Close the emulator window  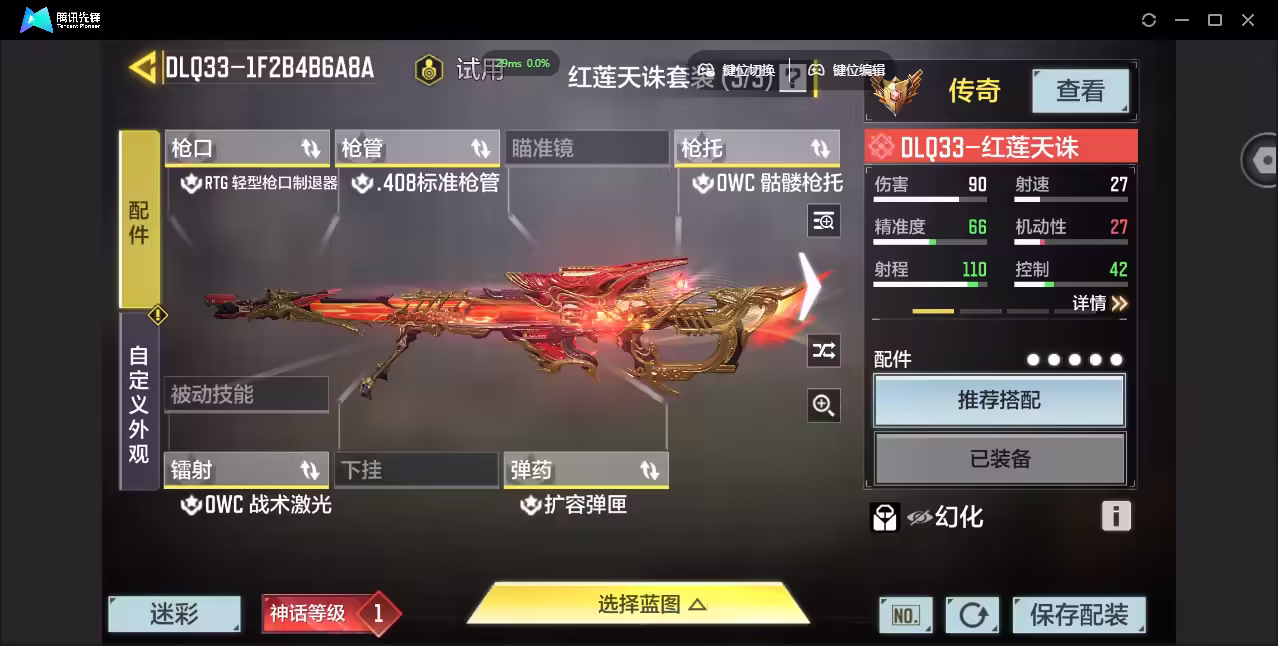point(1248,20)
